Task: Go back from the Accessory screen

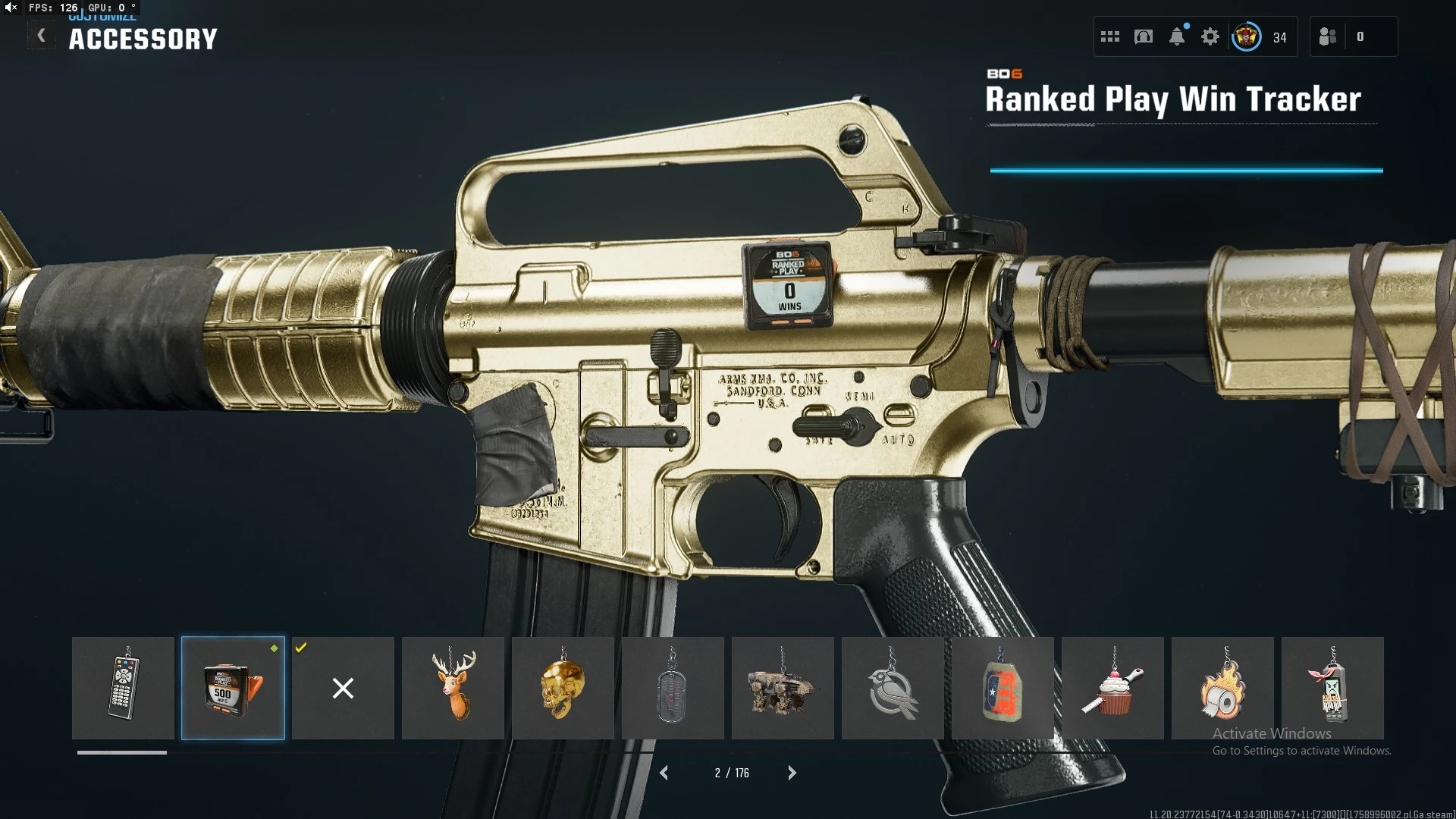Action: (x=41, y=36)
